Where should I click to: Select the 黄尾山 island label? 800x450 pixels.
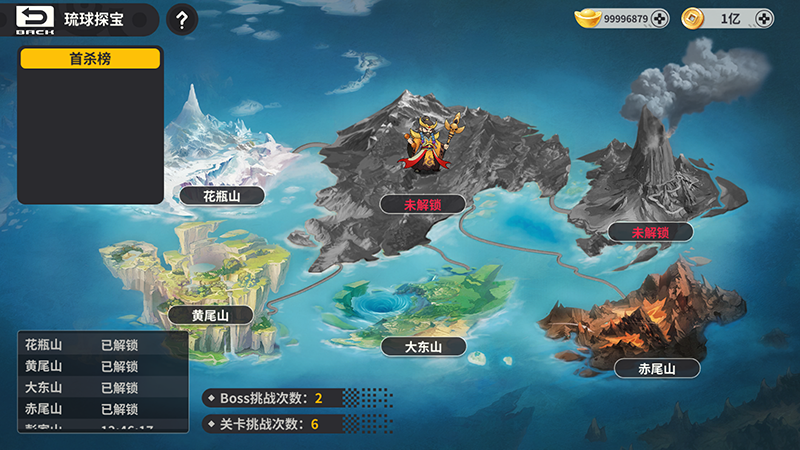pos(211,315)
